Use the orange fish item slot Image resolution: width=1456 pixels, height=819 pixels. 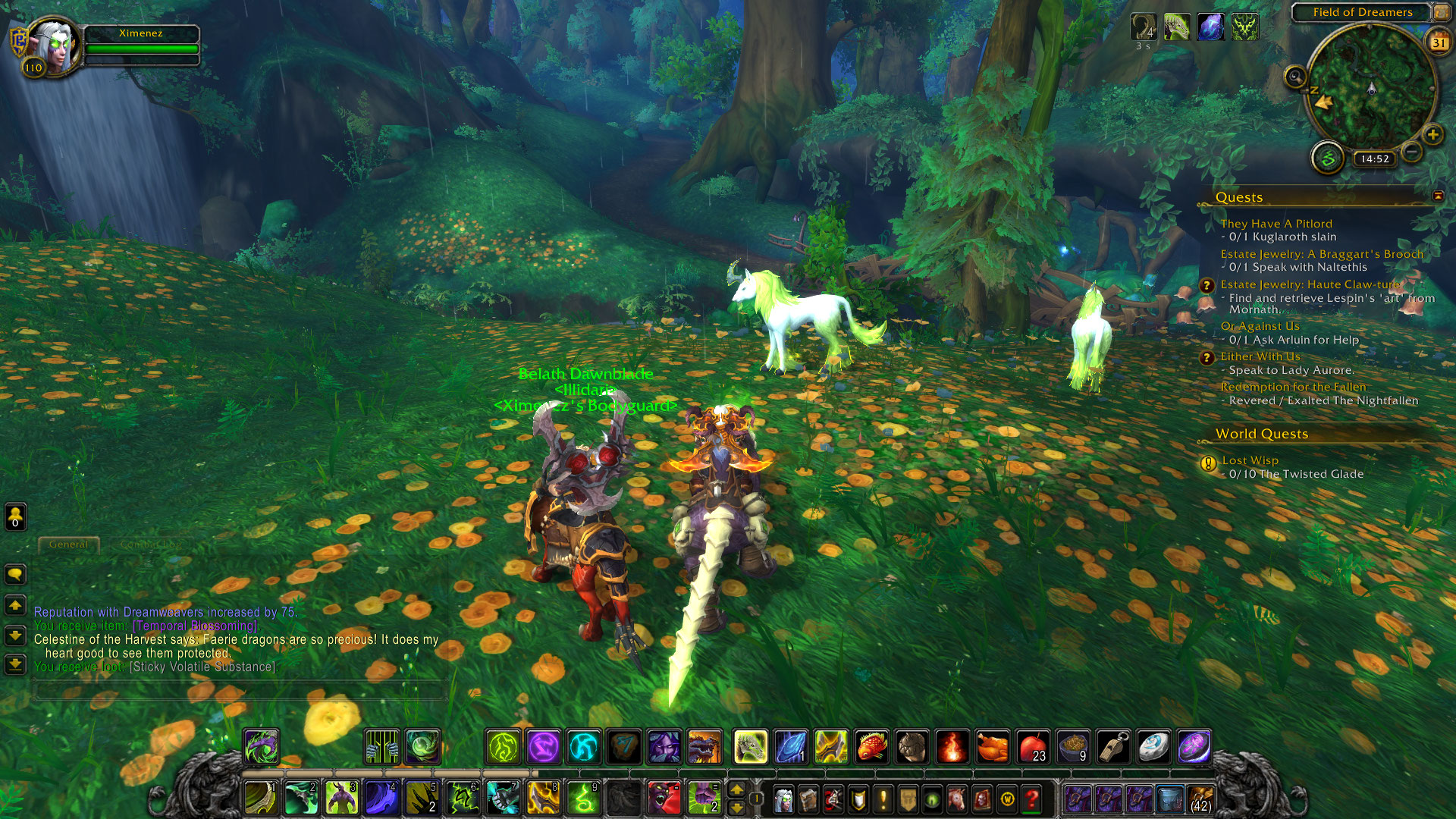(x=872, y=747)
